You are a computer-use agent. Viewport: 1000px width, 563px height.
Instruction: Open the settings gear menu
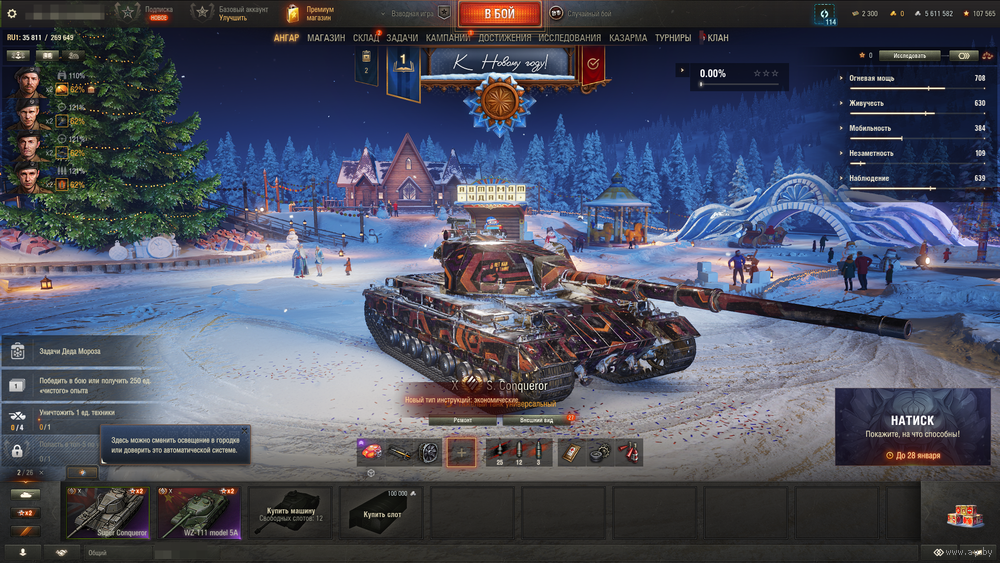pos(12,13)
